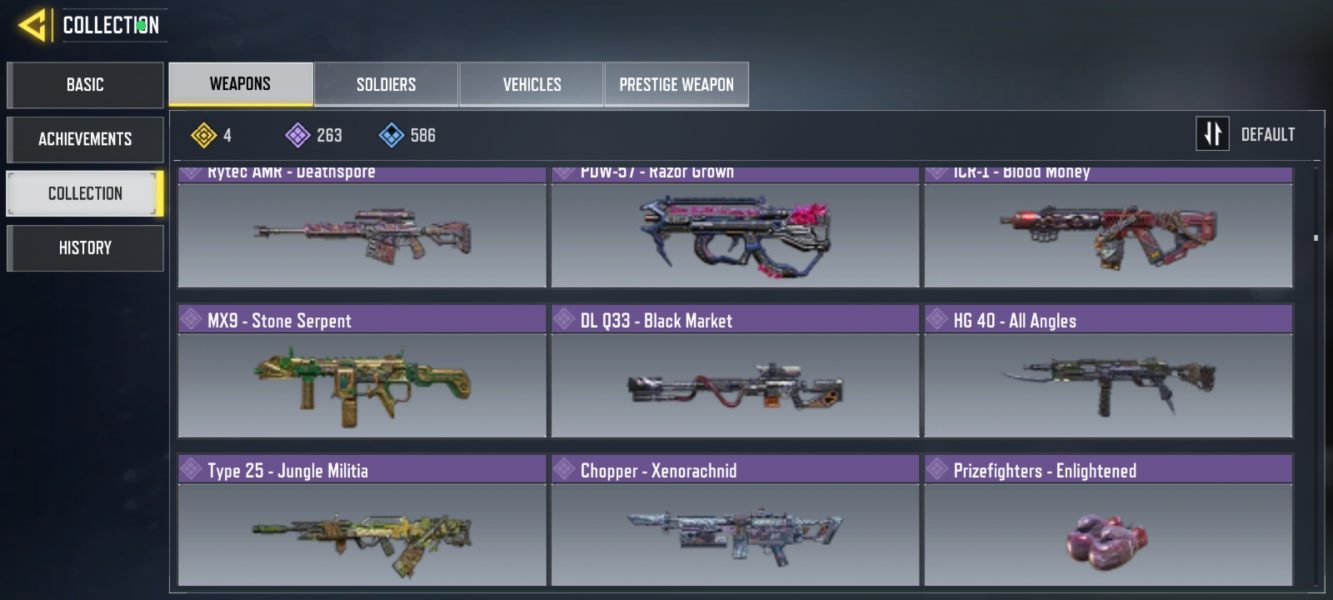Select the HG 40 - All Angles weapon
The image size is (1333, 600).
(1108, 384)
